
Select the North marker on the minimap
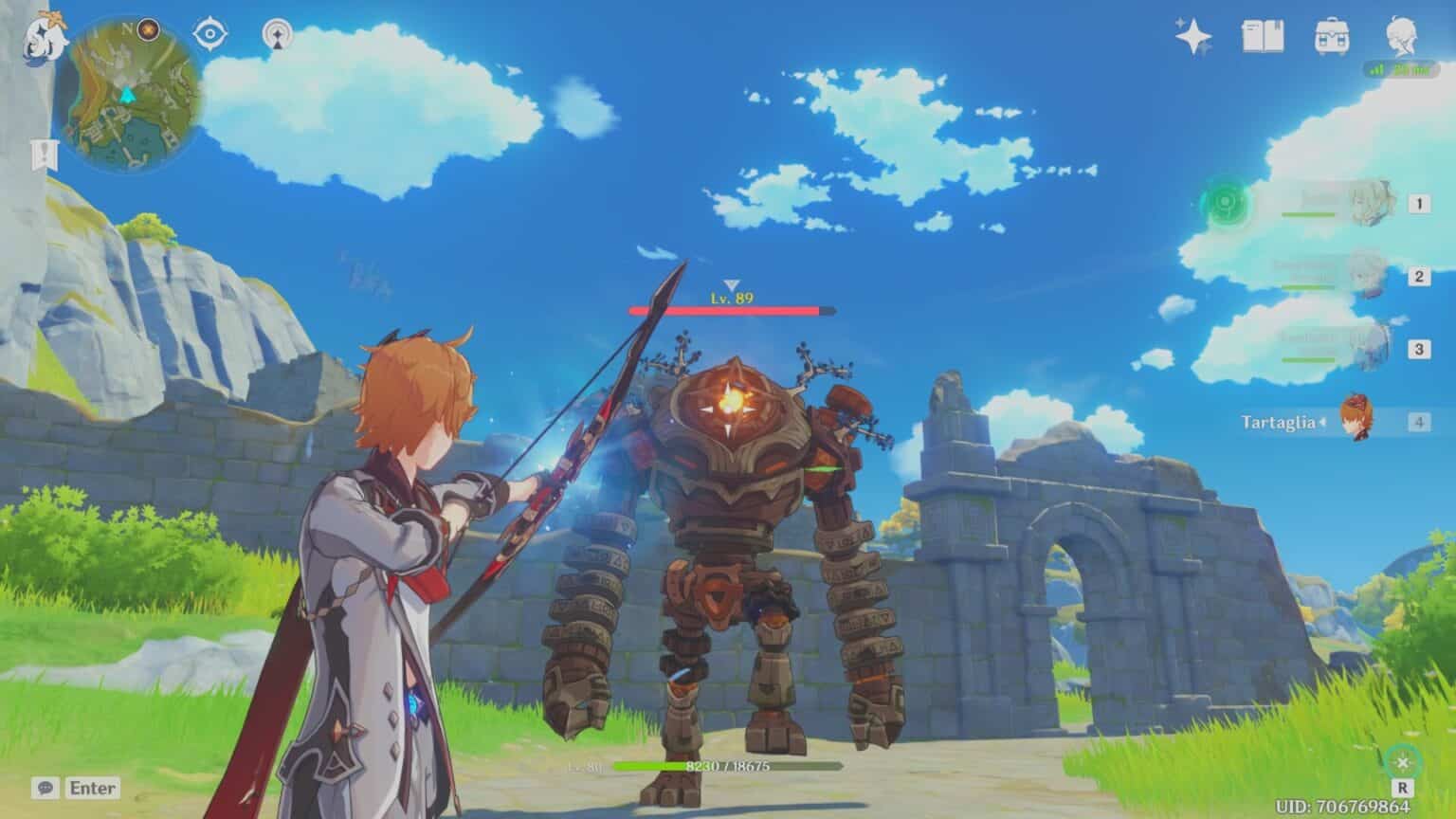(126, 27)
